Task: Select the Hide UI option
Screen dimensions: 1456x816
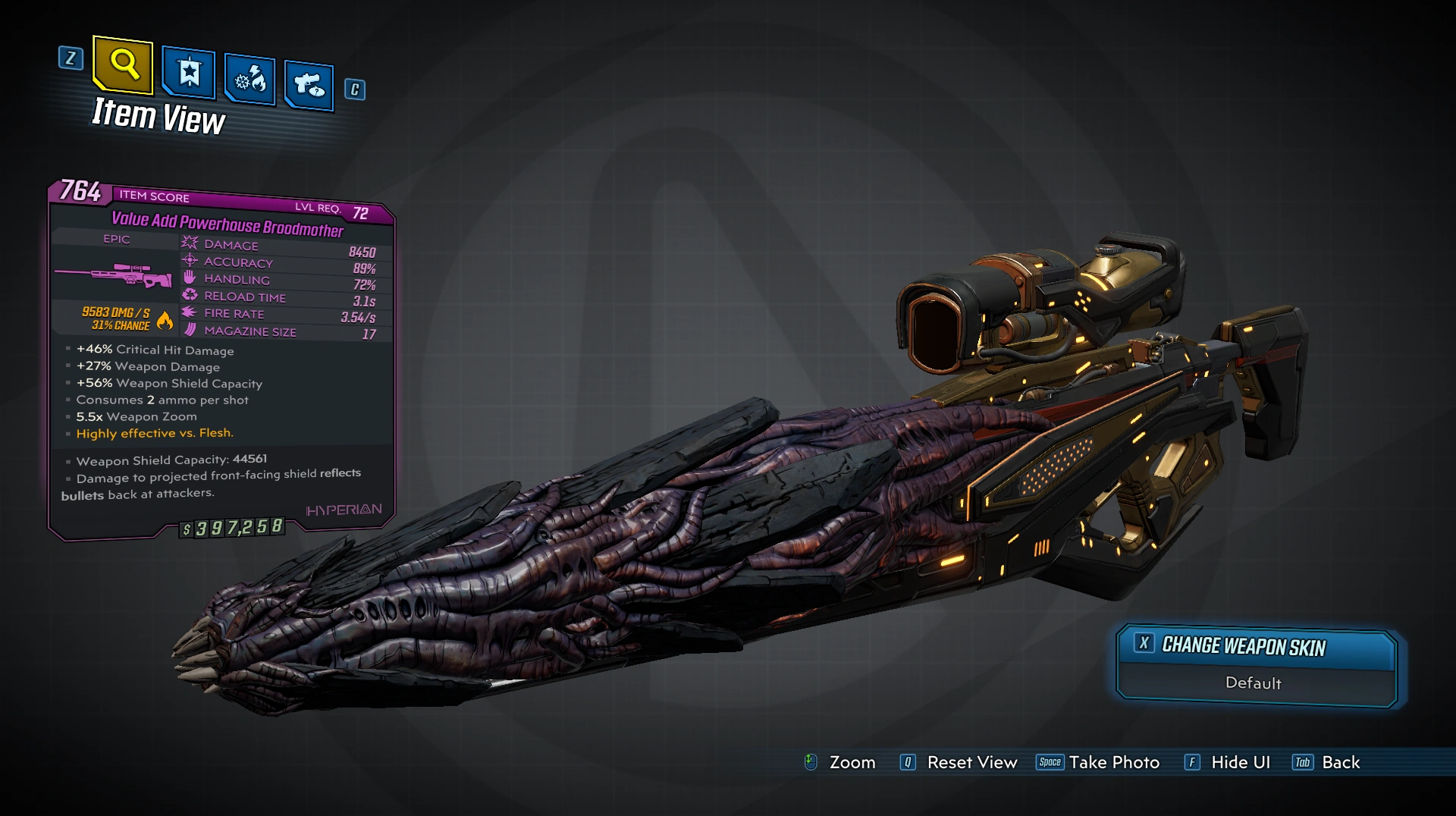Action: click(x=1240, y=763)
